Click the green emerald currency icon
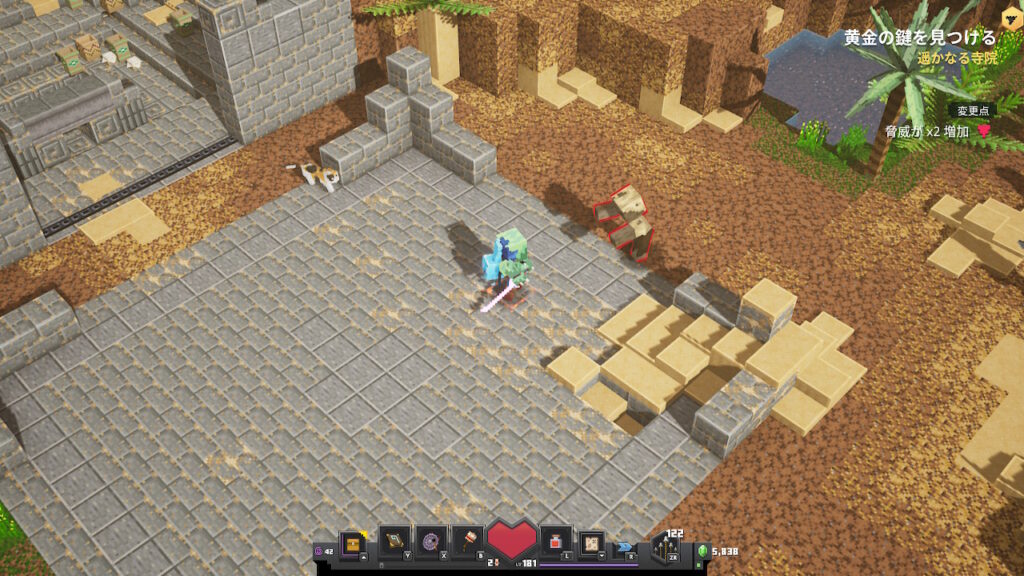Screen dimensions: 1024x576 701,551
